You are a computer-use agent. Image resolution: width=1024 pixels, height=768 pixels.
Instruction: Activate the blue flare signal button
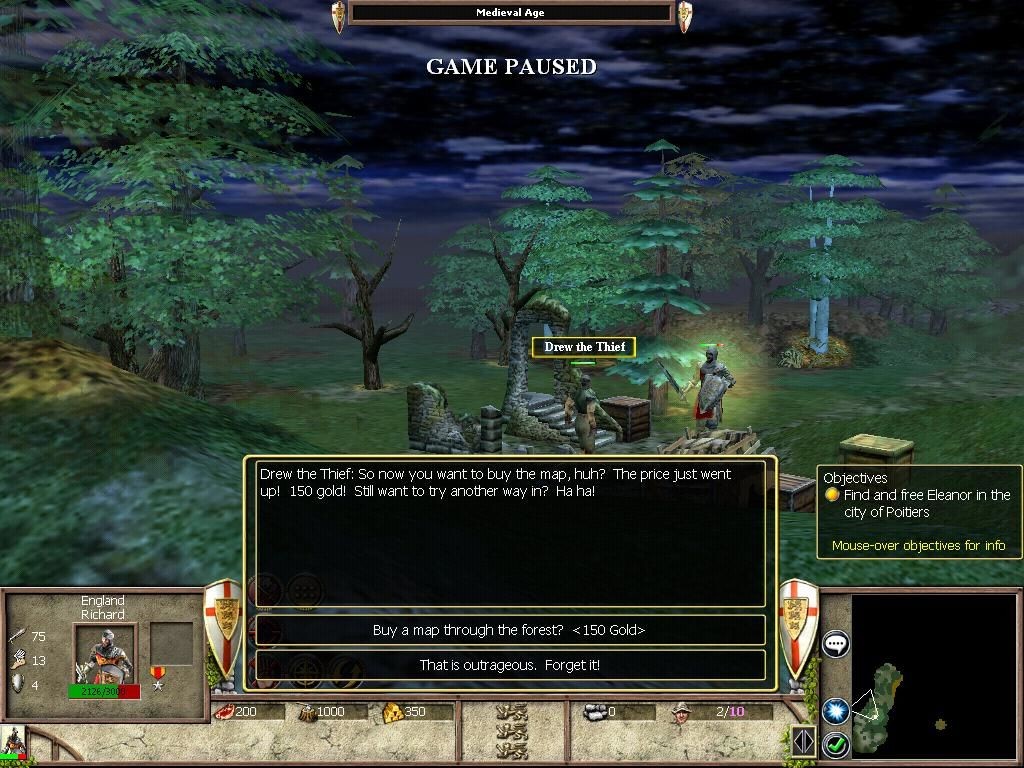coord(835,710)
